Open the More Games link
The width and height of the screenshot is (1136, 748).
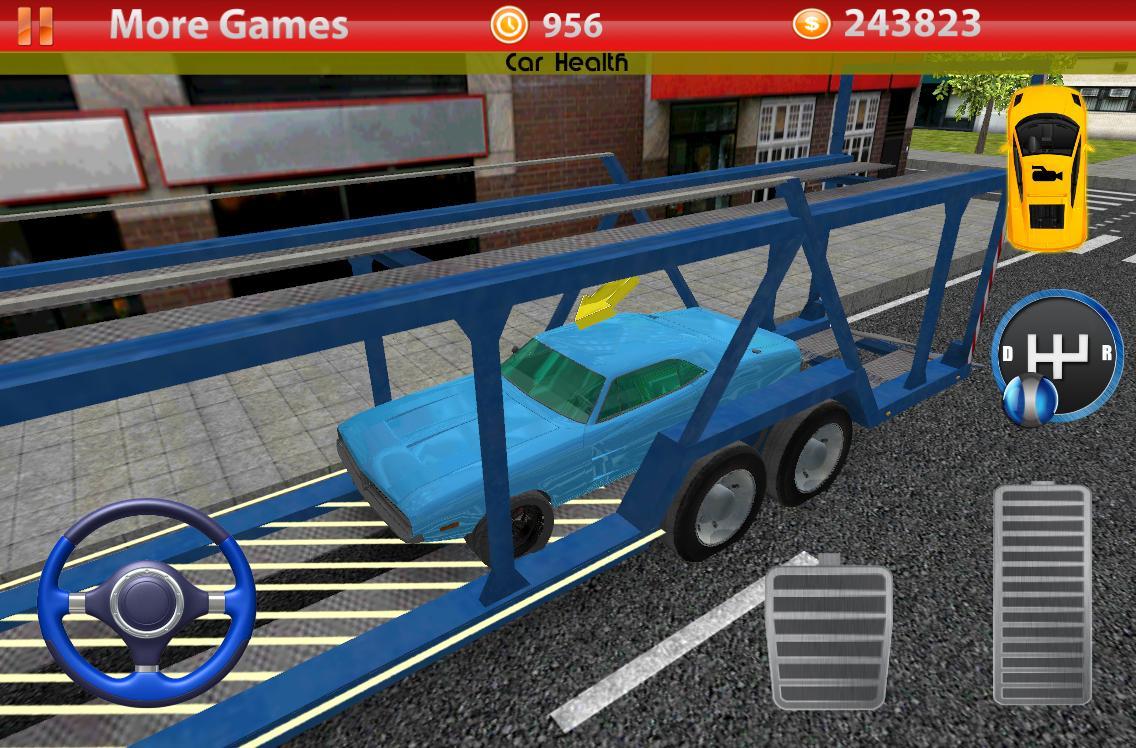[x=228, y=24]
